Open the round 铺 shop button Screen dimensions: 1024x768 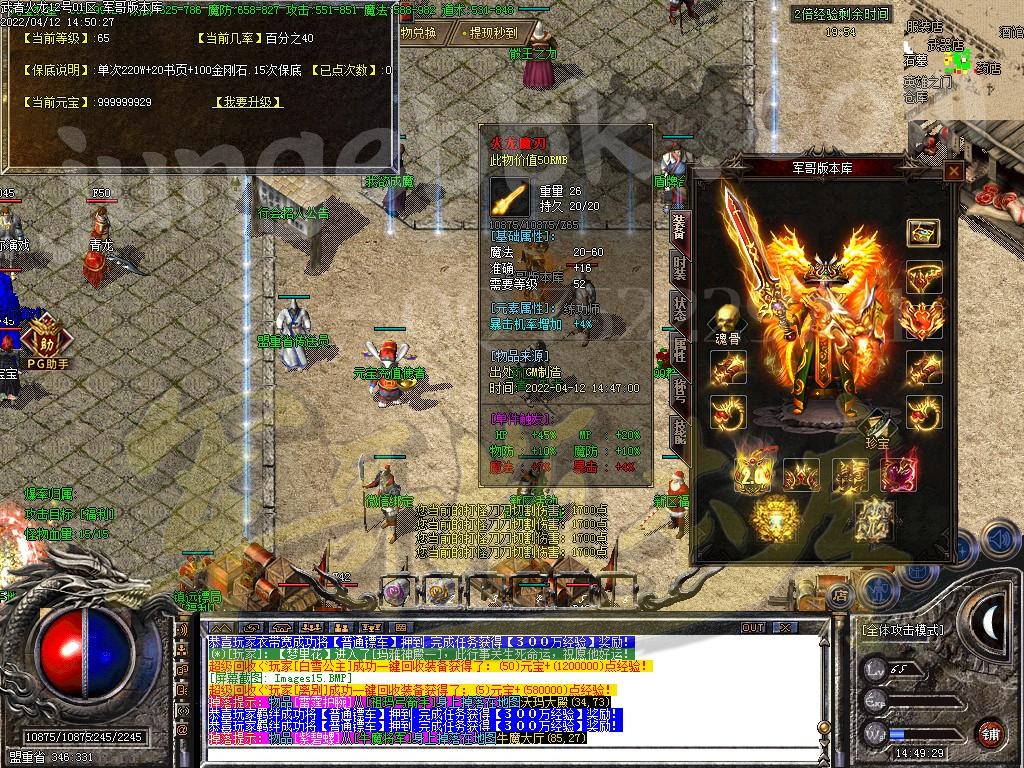(990, 732)
